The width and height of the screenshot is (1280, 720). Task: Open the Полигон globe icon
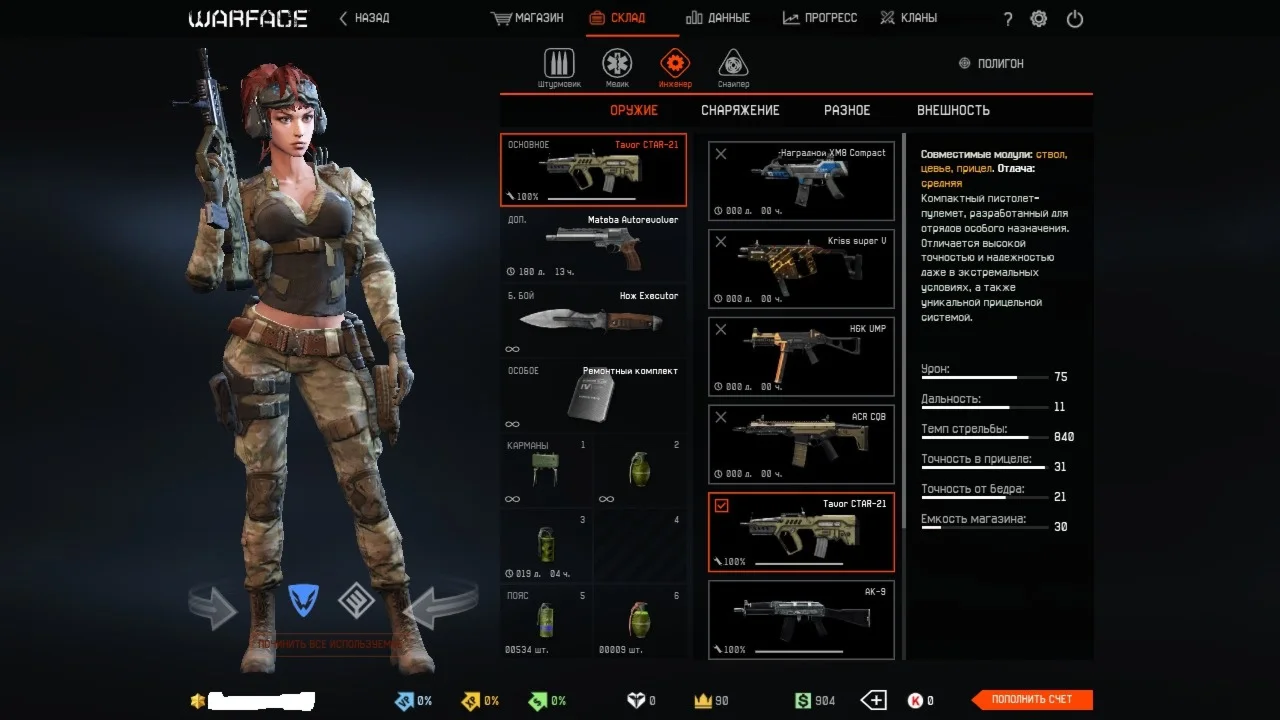tap(962, 62)
